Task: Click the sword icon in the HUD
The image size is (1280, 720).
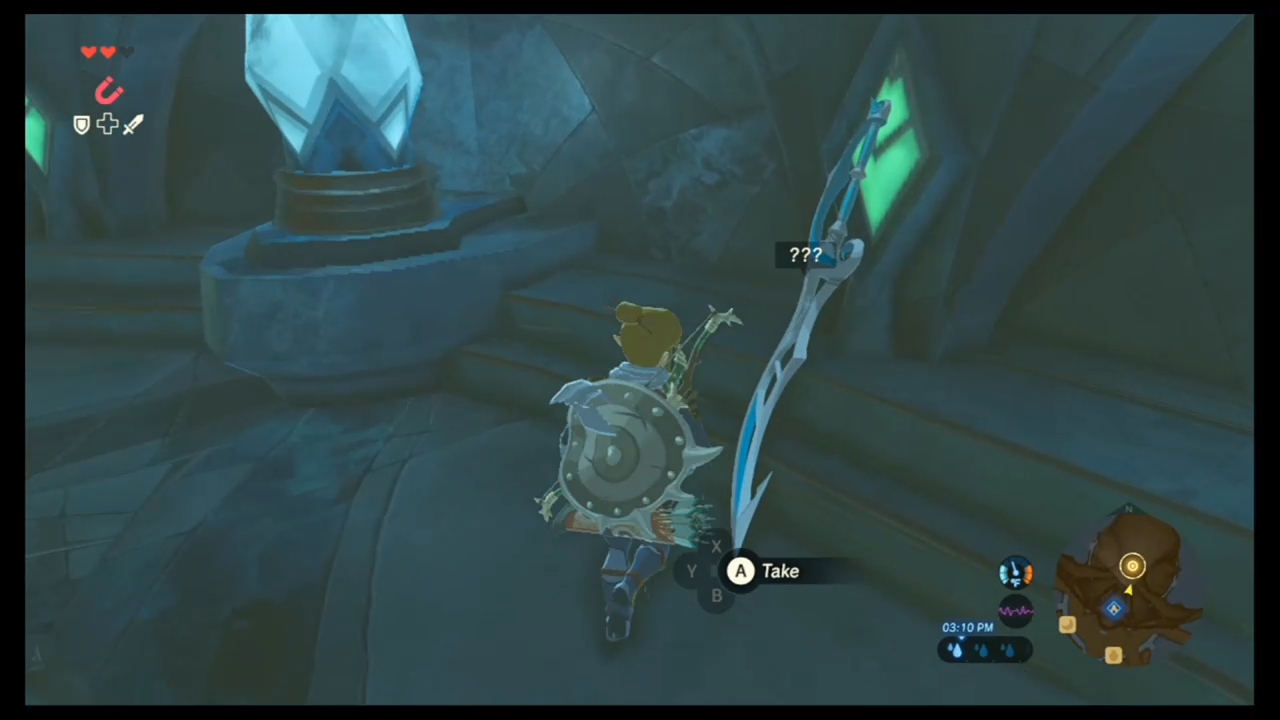Action: (x=132, y=124)
